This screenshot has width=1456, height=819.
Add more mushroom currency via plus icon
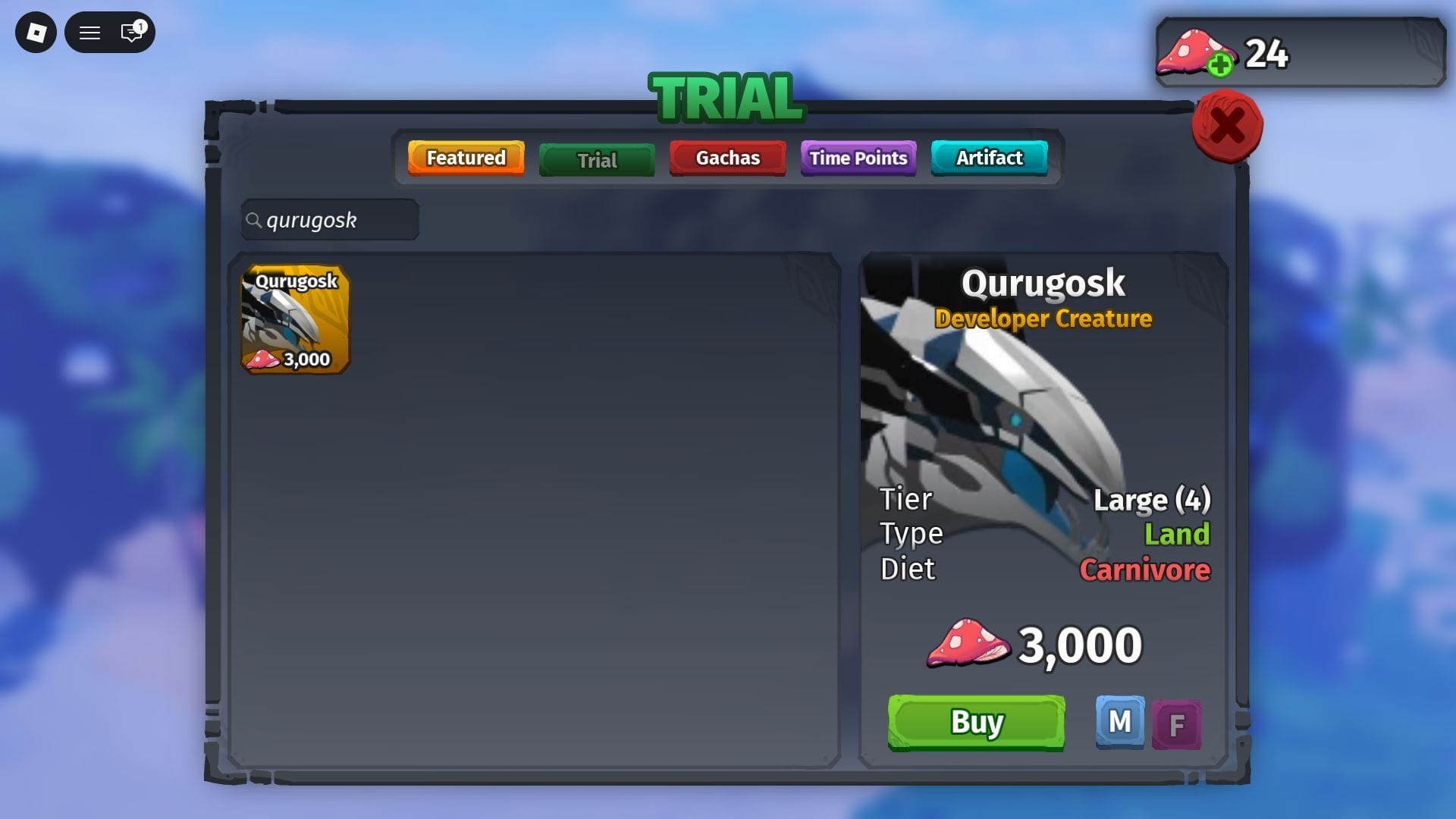(1219, 65)
